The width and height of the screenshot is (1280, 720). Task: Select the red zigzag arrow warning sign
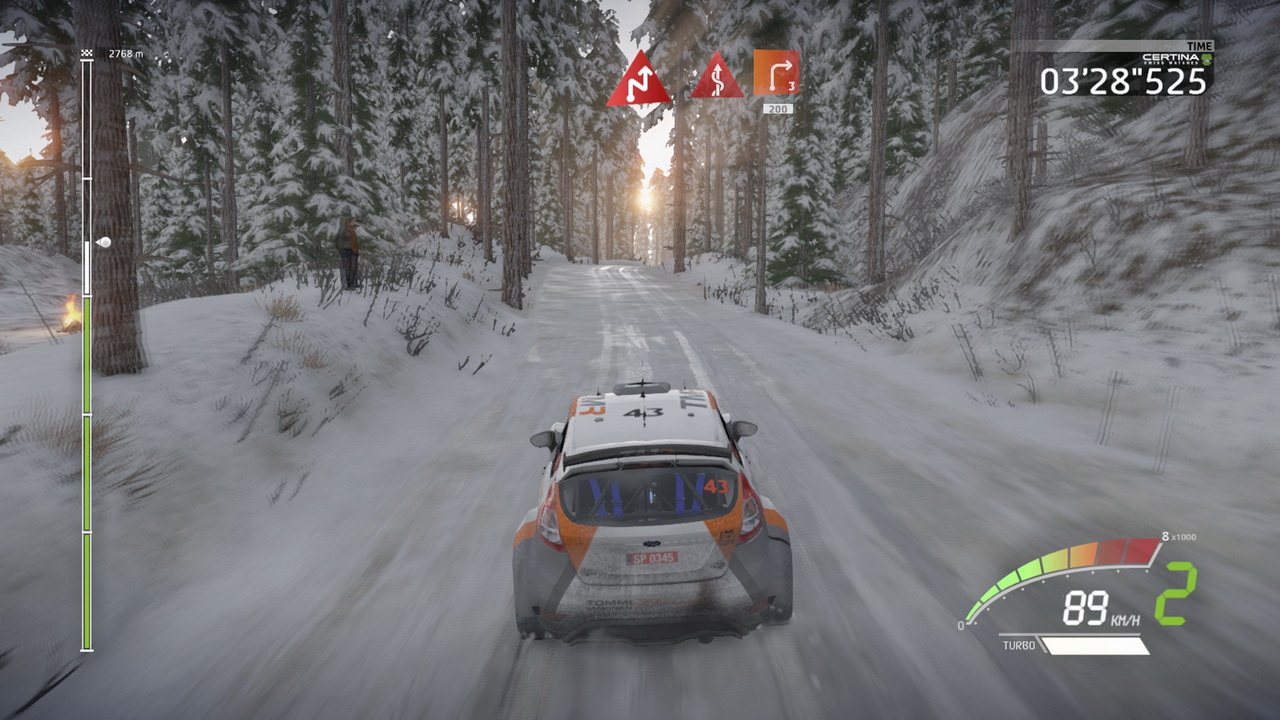pos(638,80)
